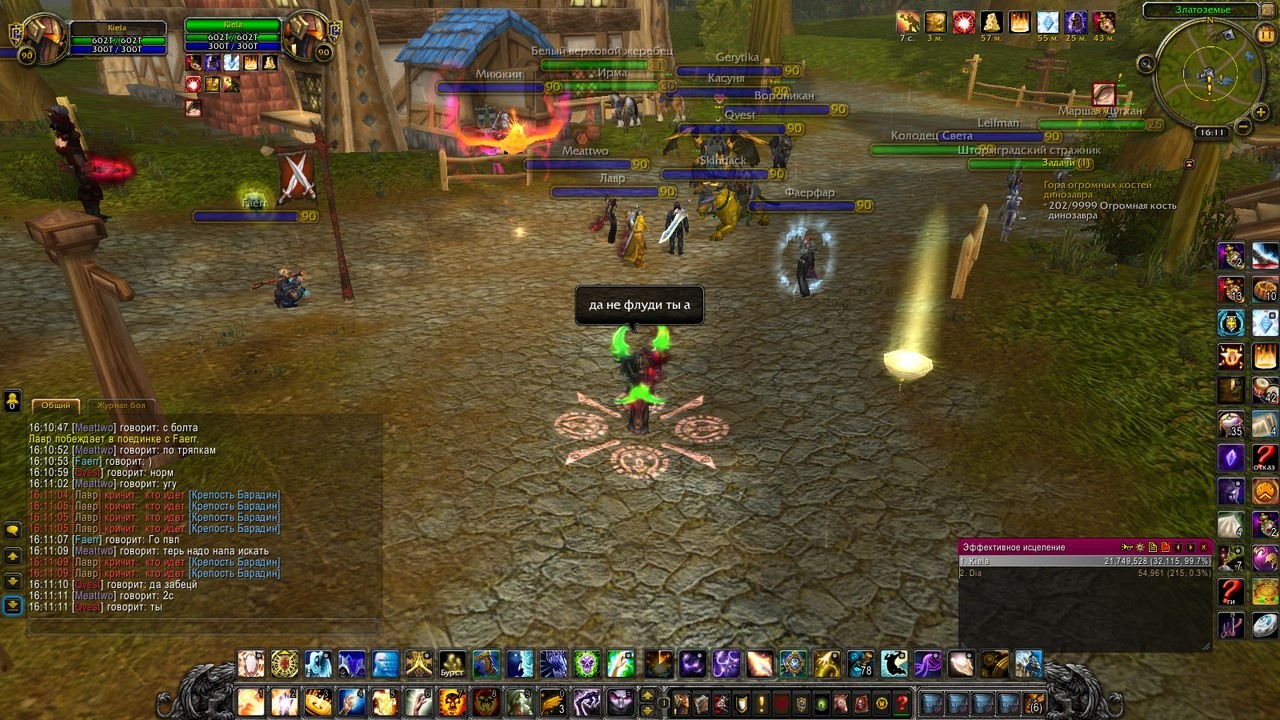The height and width of the screenshot is (720, 1280).
Task: Open the Журнал боя combat log tab
Action: tap(121, 405)
